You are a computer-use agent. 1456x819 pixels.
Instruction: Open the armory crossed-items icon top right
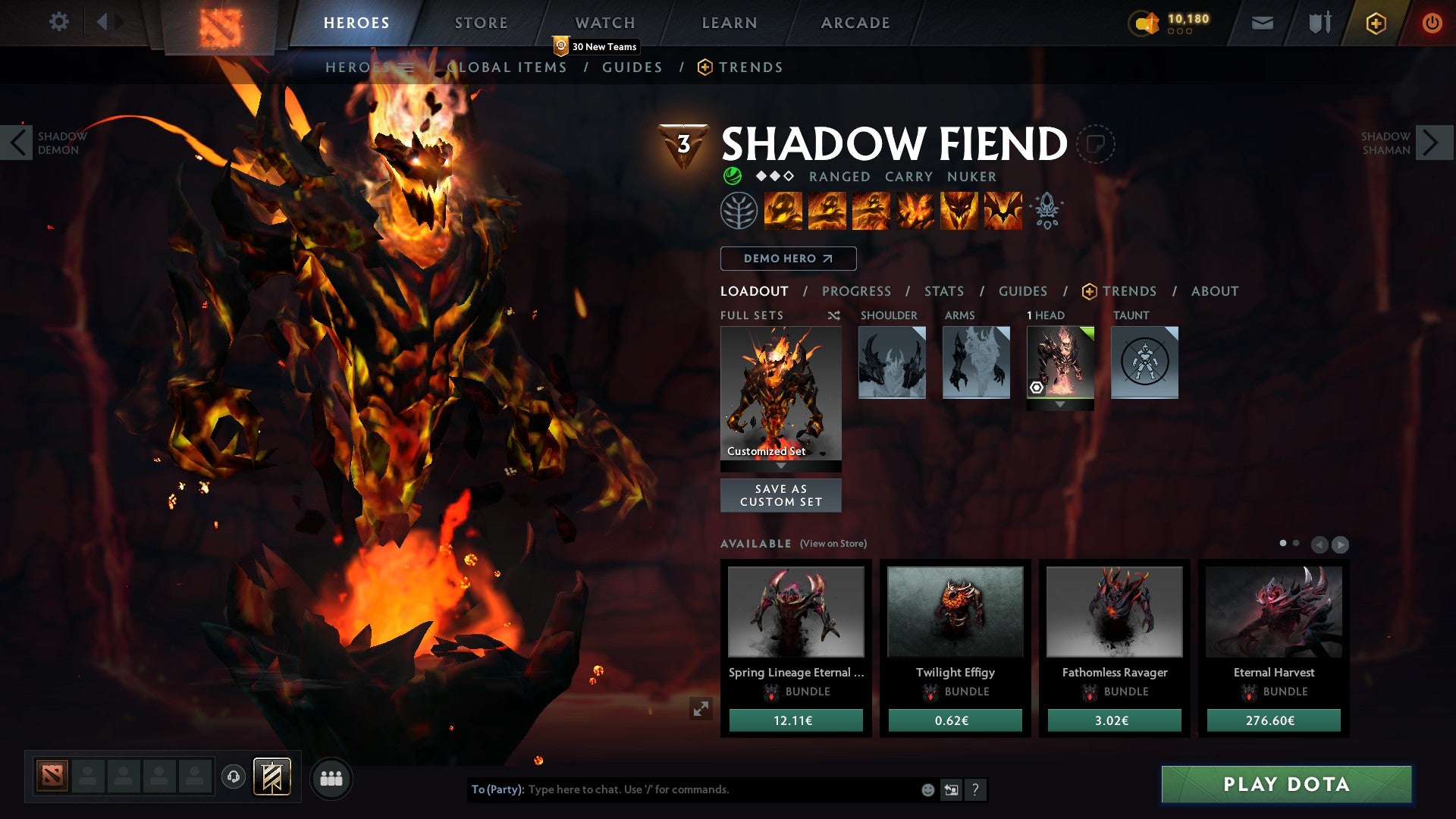click(1319, 22)
